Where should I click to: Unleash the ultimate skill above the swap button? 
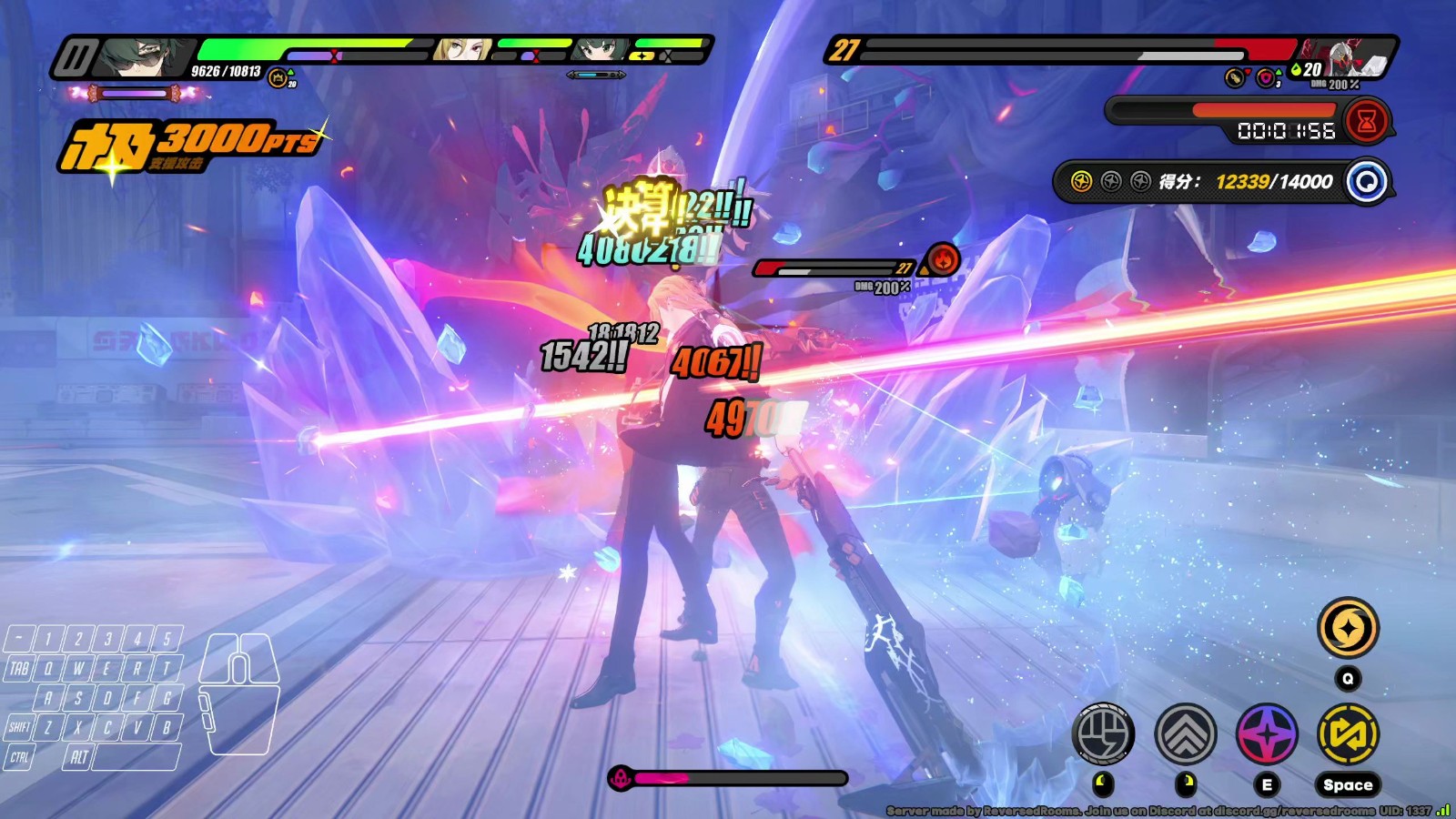coord(1348,628)
